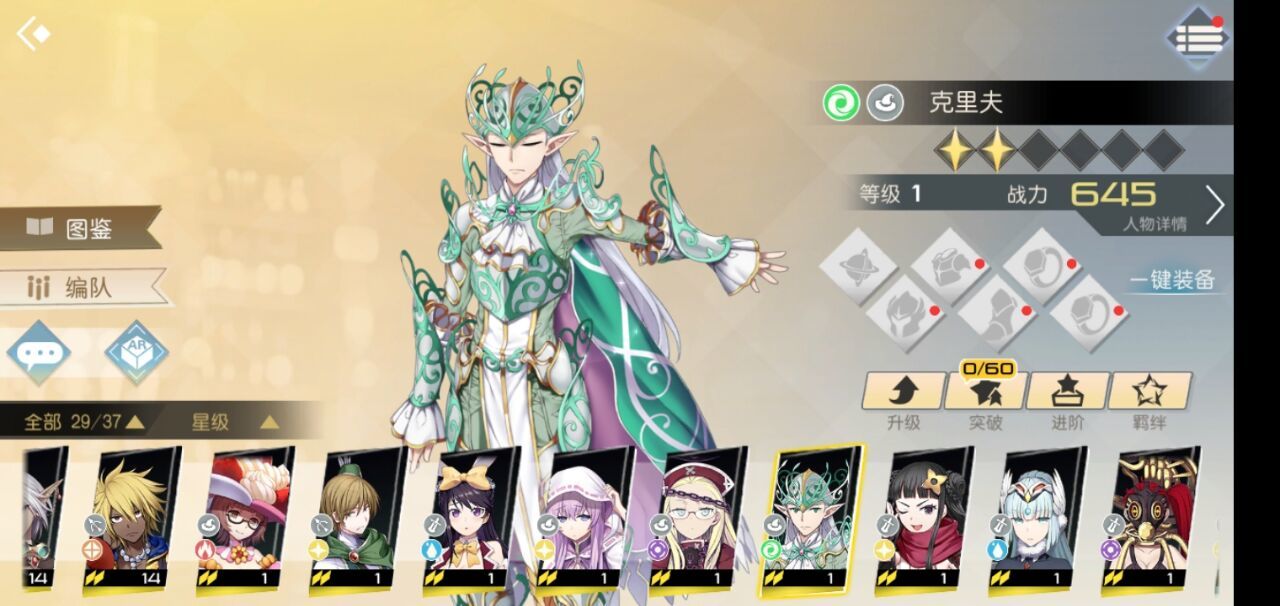The image size is (1280, 606).
Task: Tap the speech bubble chat icon
Action: coord(38,353)
